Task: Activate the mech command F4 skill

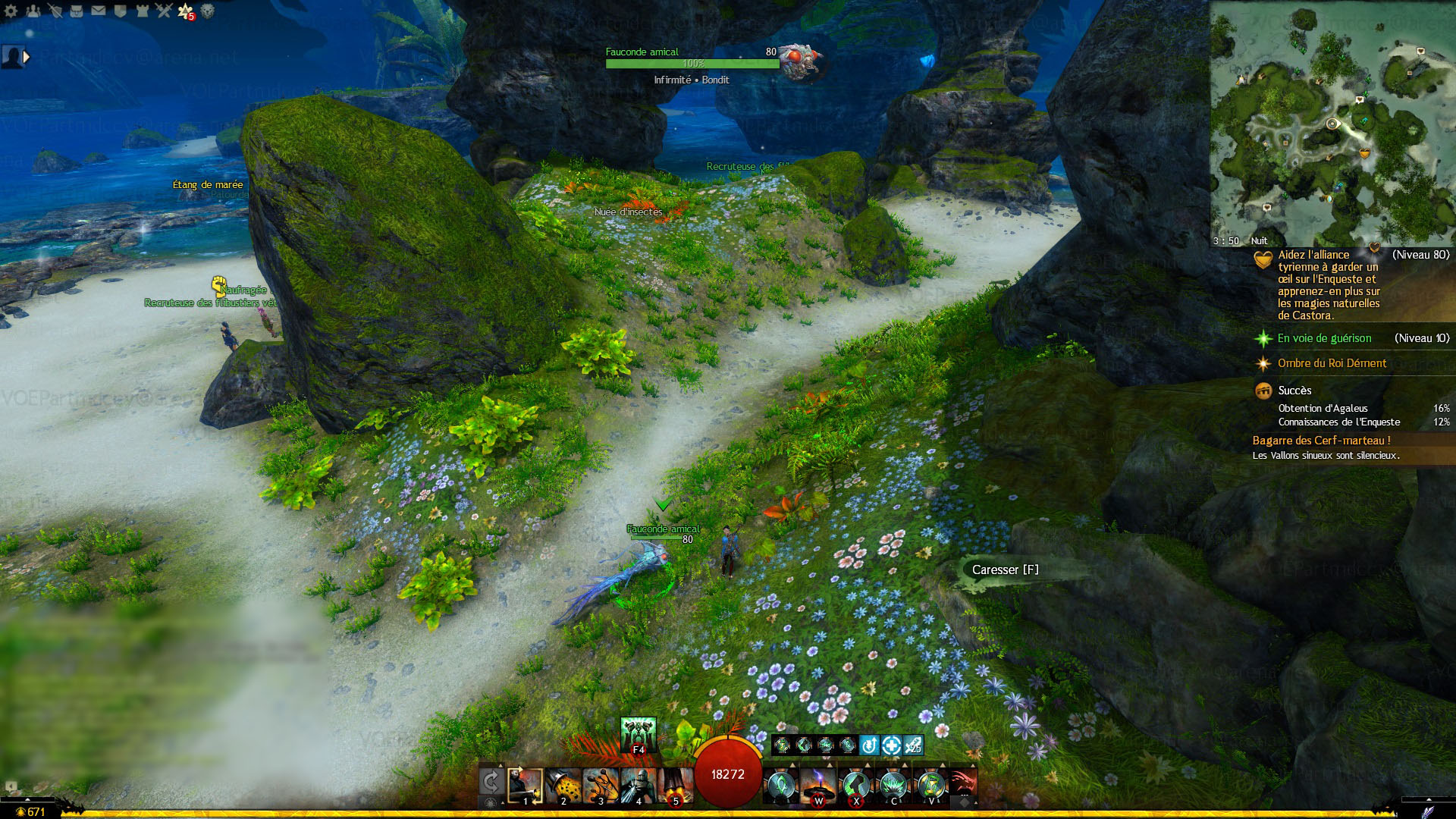Action: point(638,734)
